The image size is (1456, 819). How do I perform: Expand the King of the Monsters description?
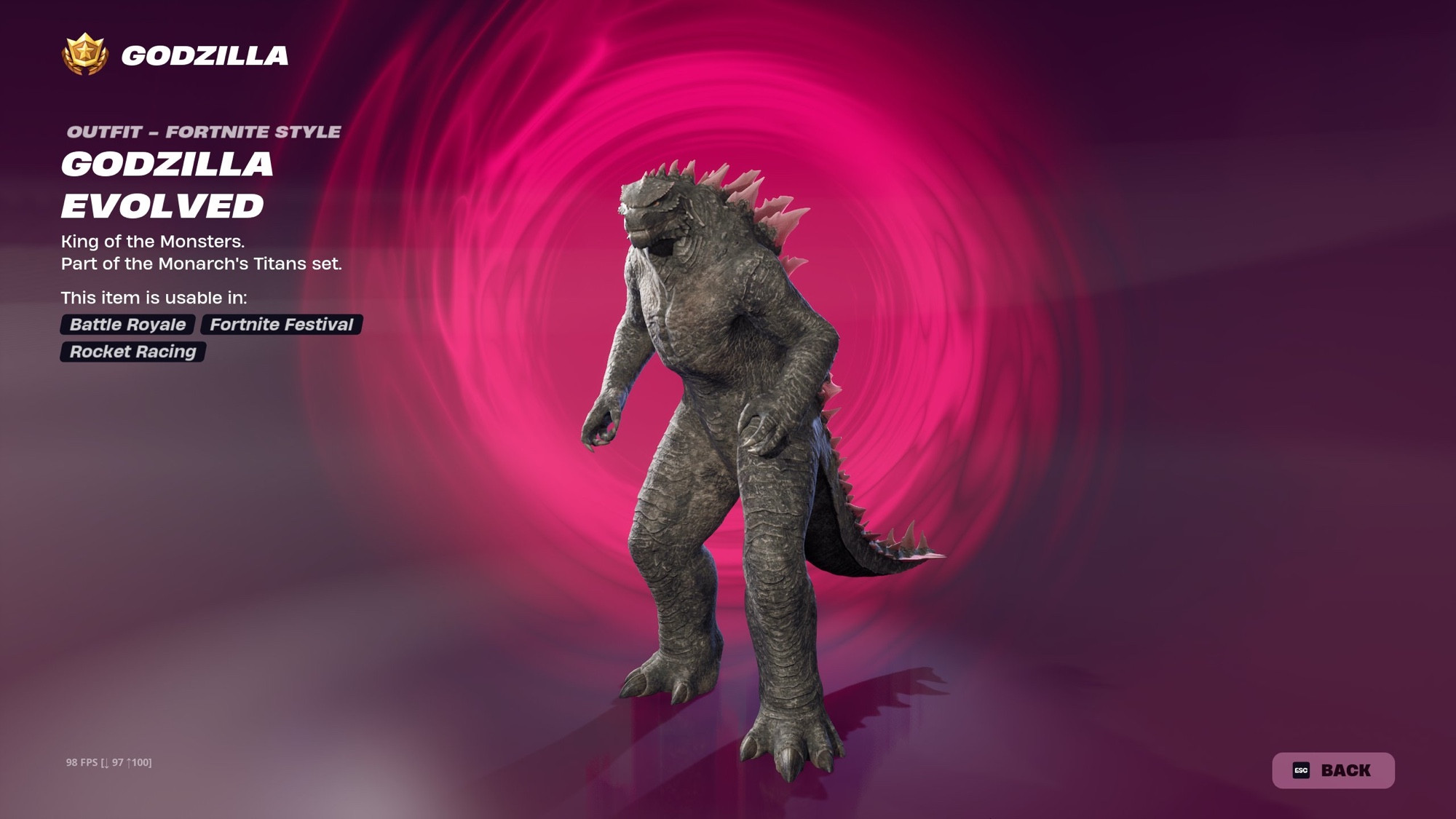click(x=154, y=240)
